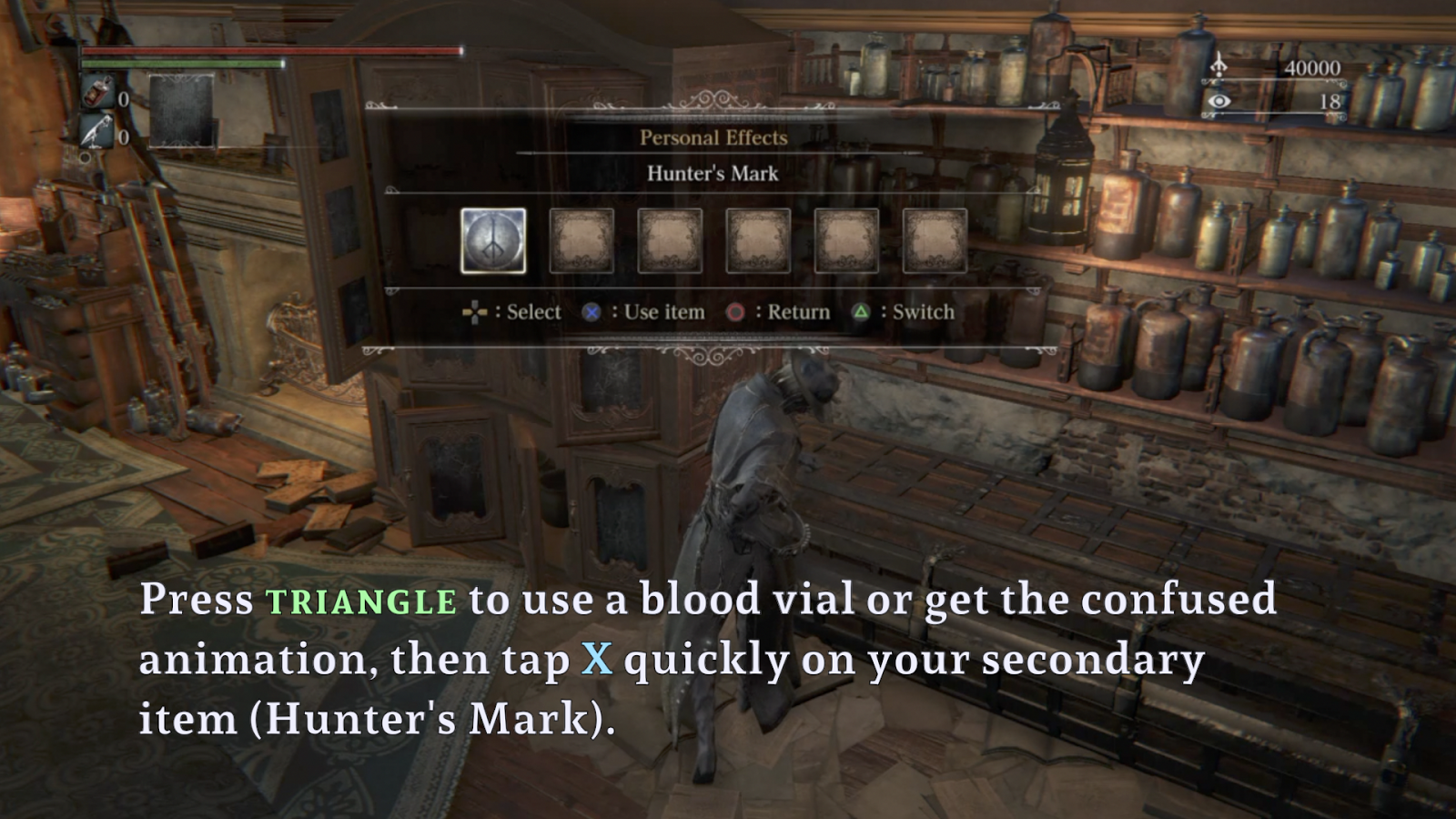1456x819 pixels.
Task: Click the Personal Effects header
Action: 713,137
